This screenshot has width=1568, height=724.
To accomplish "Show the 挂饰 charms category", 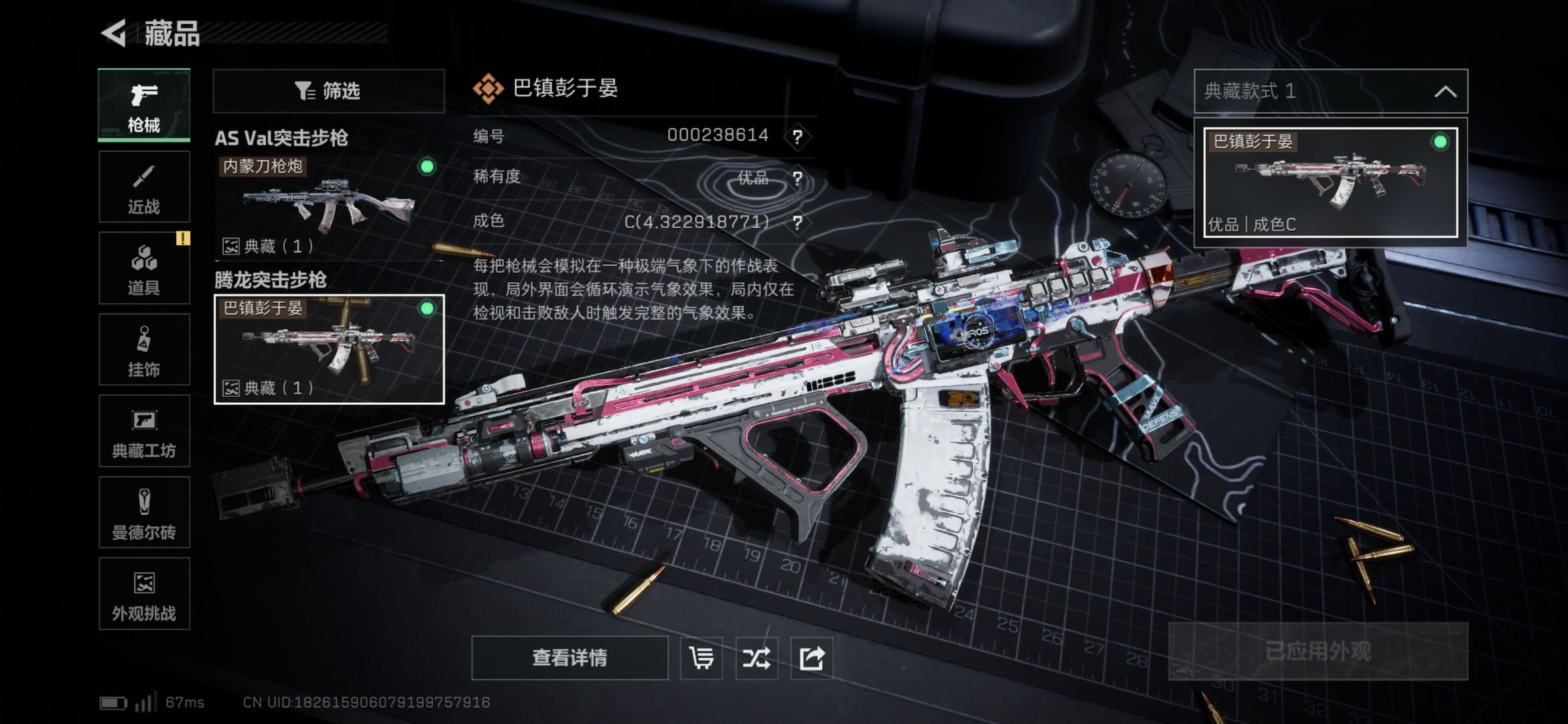I will 144,350.
